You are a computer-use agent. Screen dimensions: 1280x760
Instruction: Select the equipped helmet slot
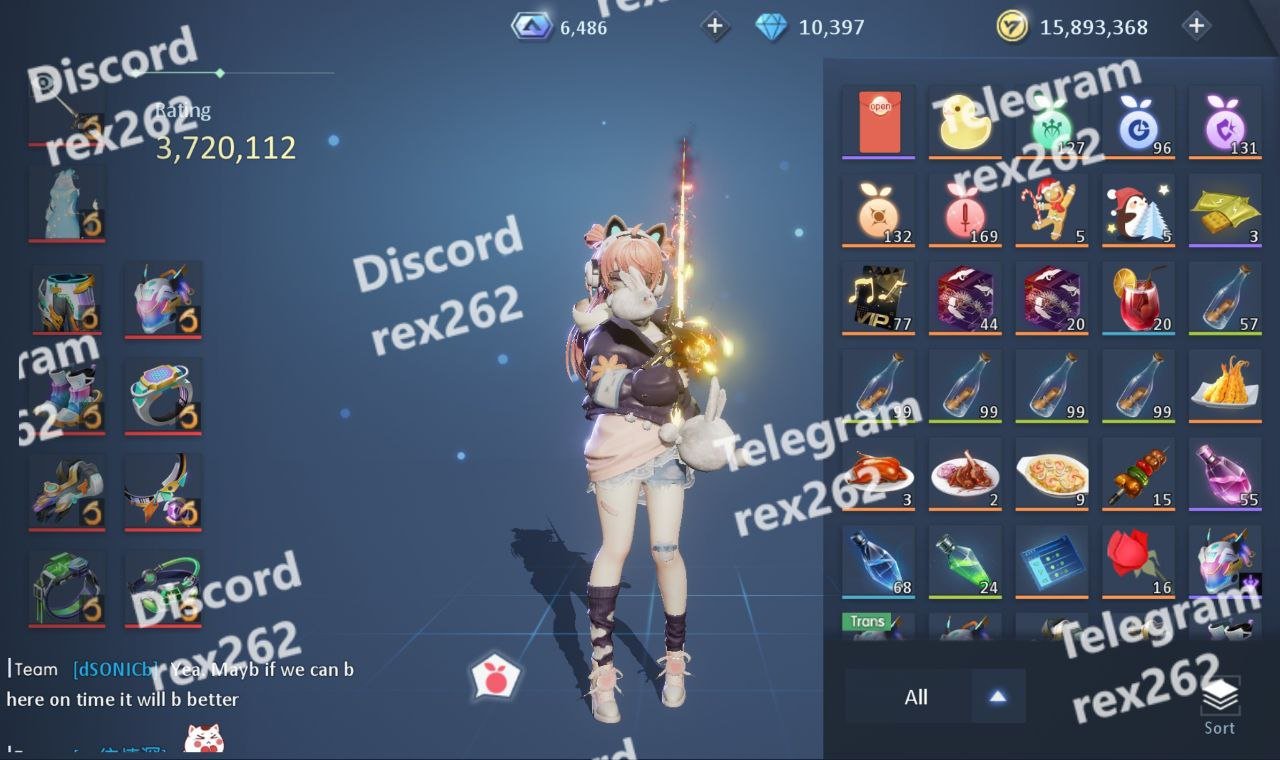(163, 299)
